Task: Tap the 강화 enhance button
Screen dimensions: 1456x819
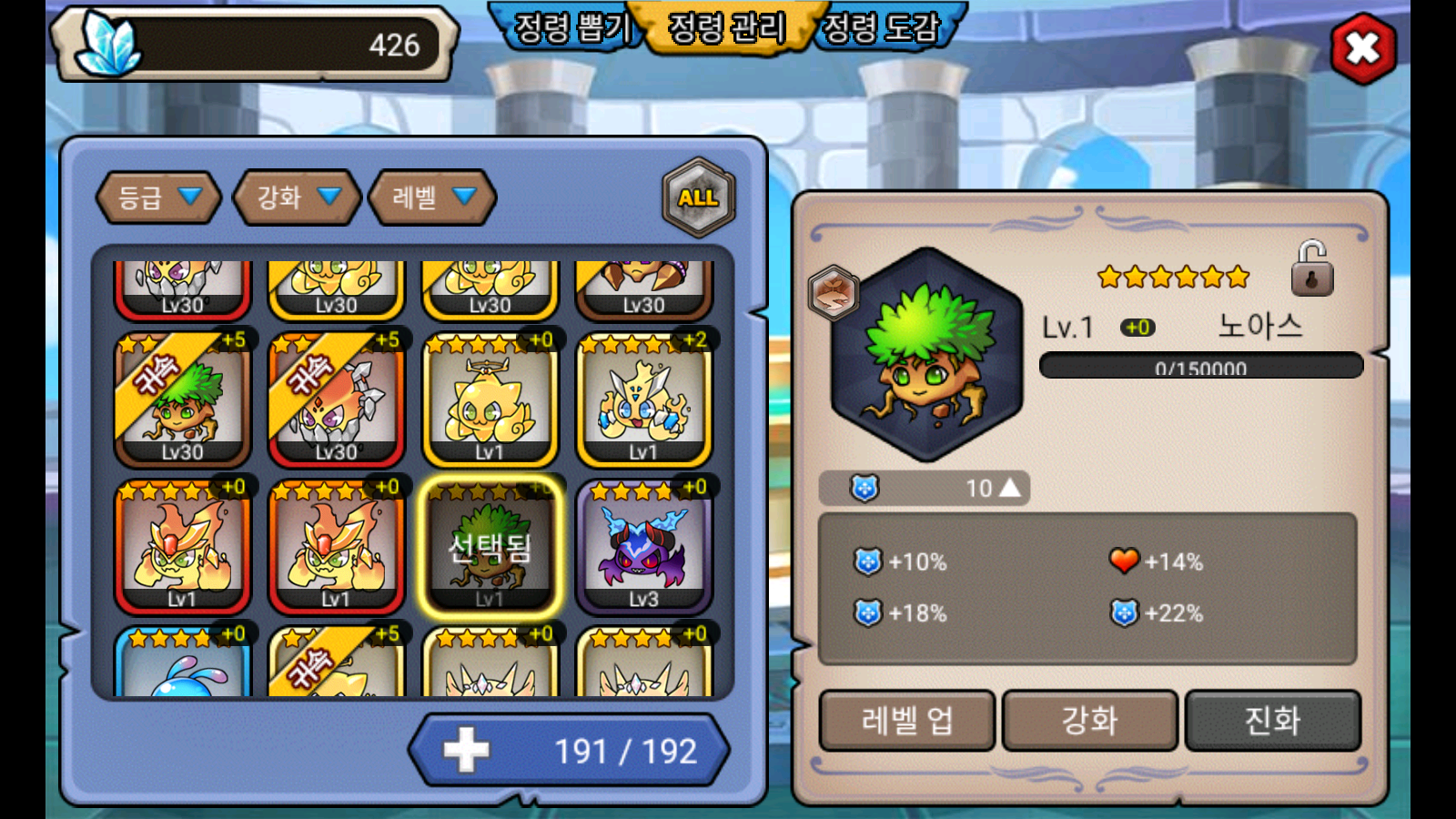Action: (x=1089, y=721)
